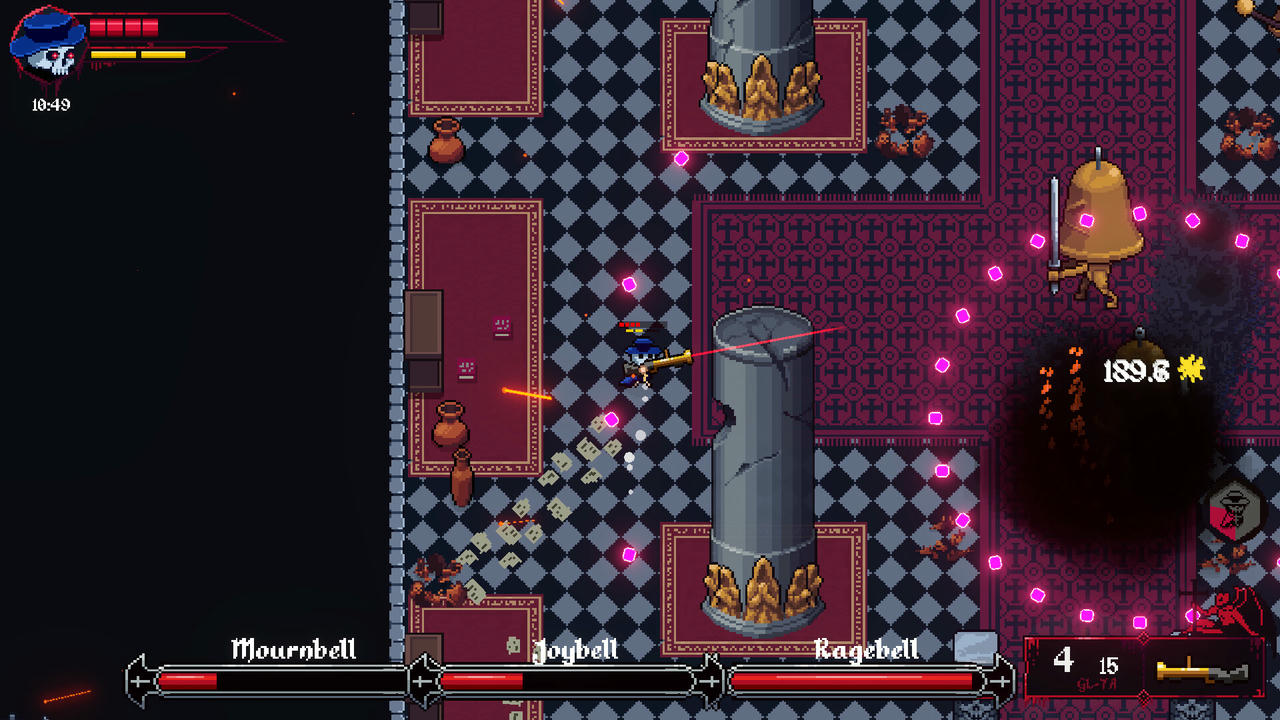Toggle the left yellow stamina segment in the HUD

(114, 54)
